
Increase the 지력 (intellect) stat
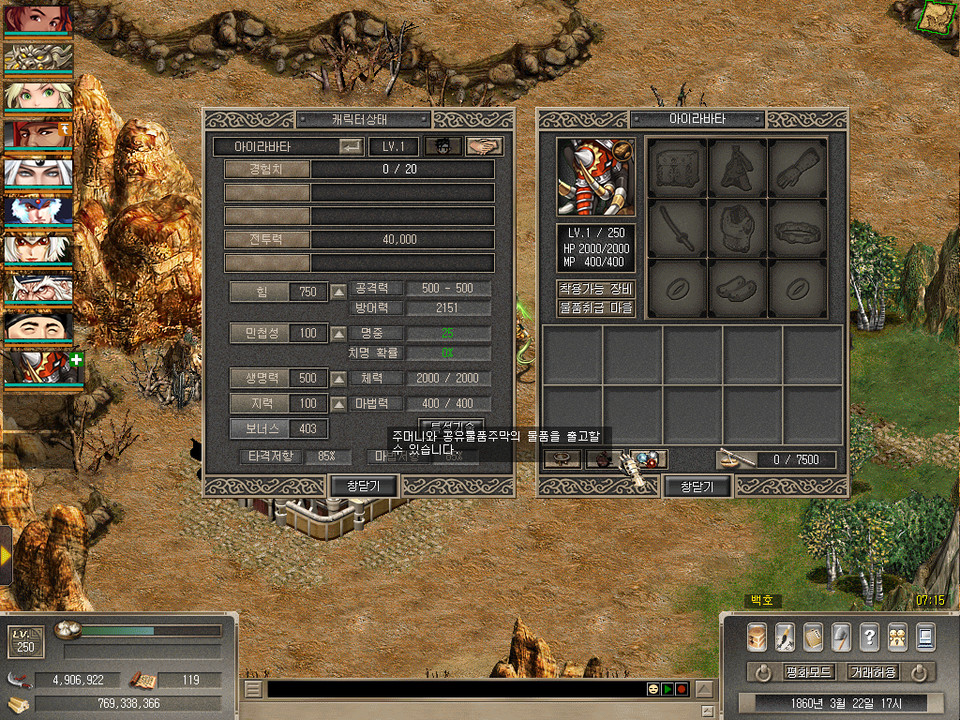(339, 403)
